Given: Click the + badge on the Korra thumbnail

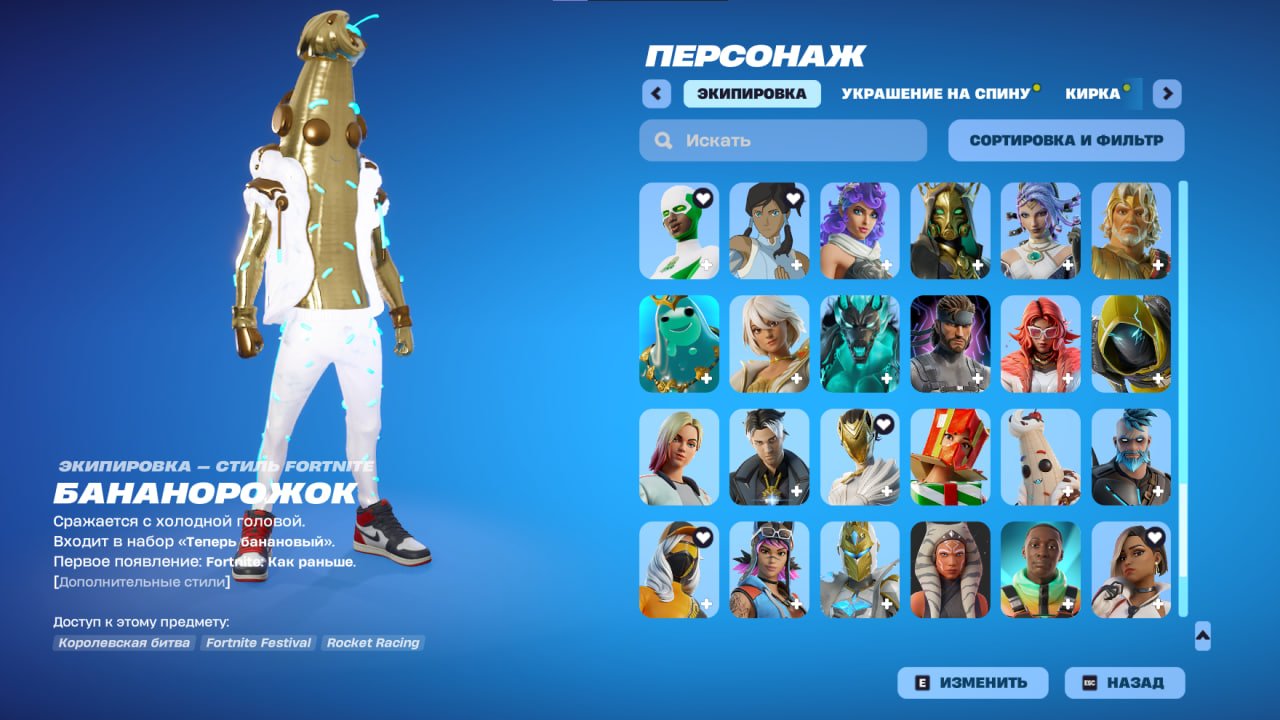Looking at the screenshot, I should click(x=796, y=264).
